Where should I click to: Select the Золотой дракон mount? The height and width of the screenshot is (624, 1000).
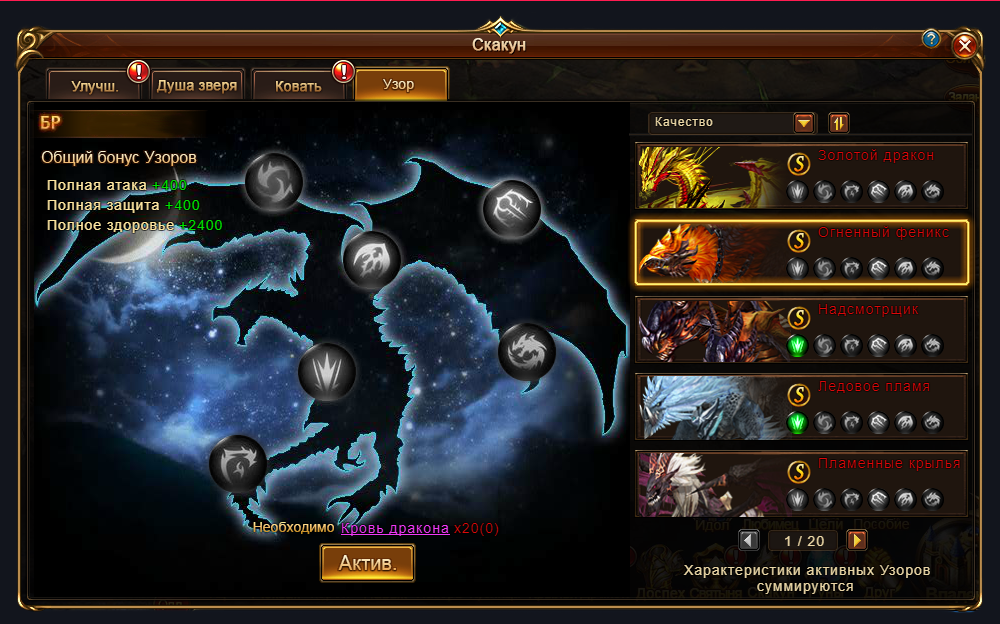(801, 175)
